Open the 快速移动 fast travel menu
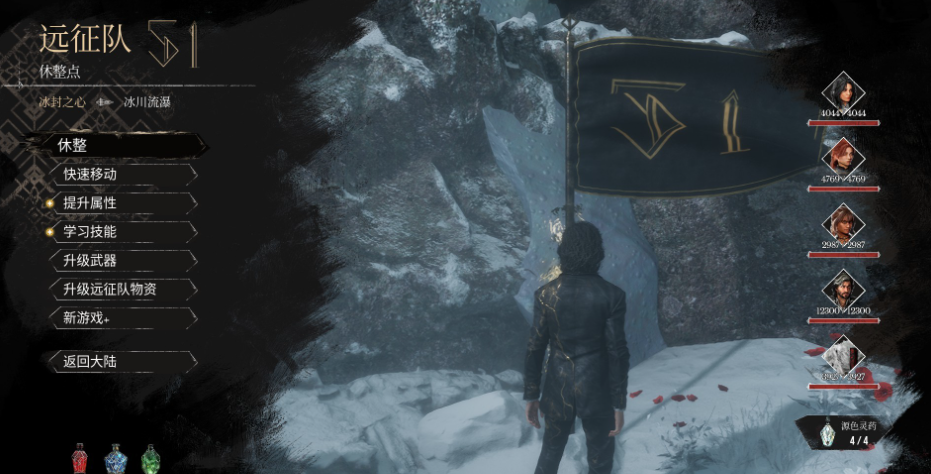The image size is (931, 474). click(120, 174)
